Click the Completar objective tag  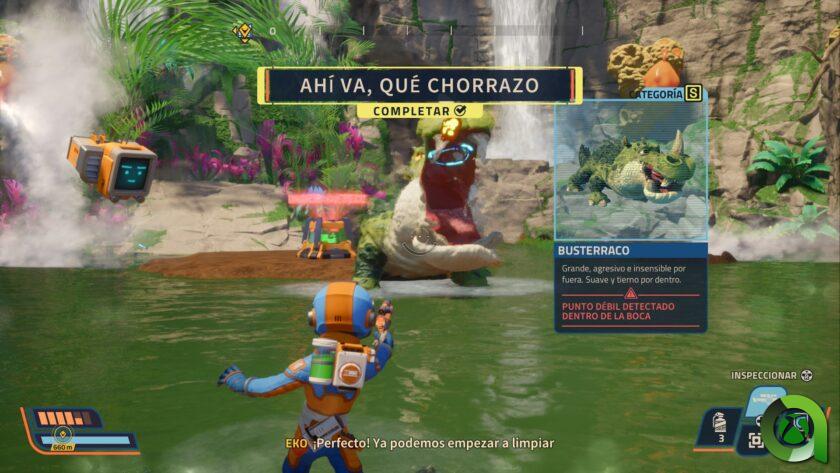pos(419,110)
